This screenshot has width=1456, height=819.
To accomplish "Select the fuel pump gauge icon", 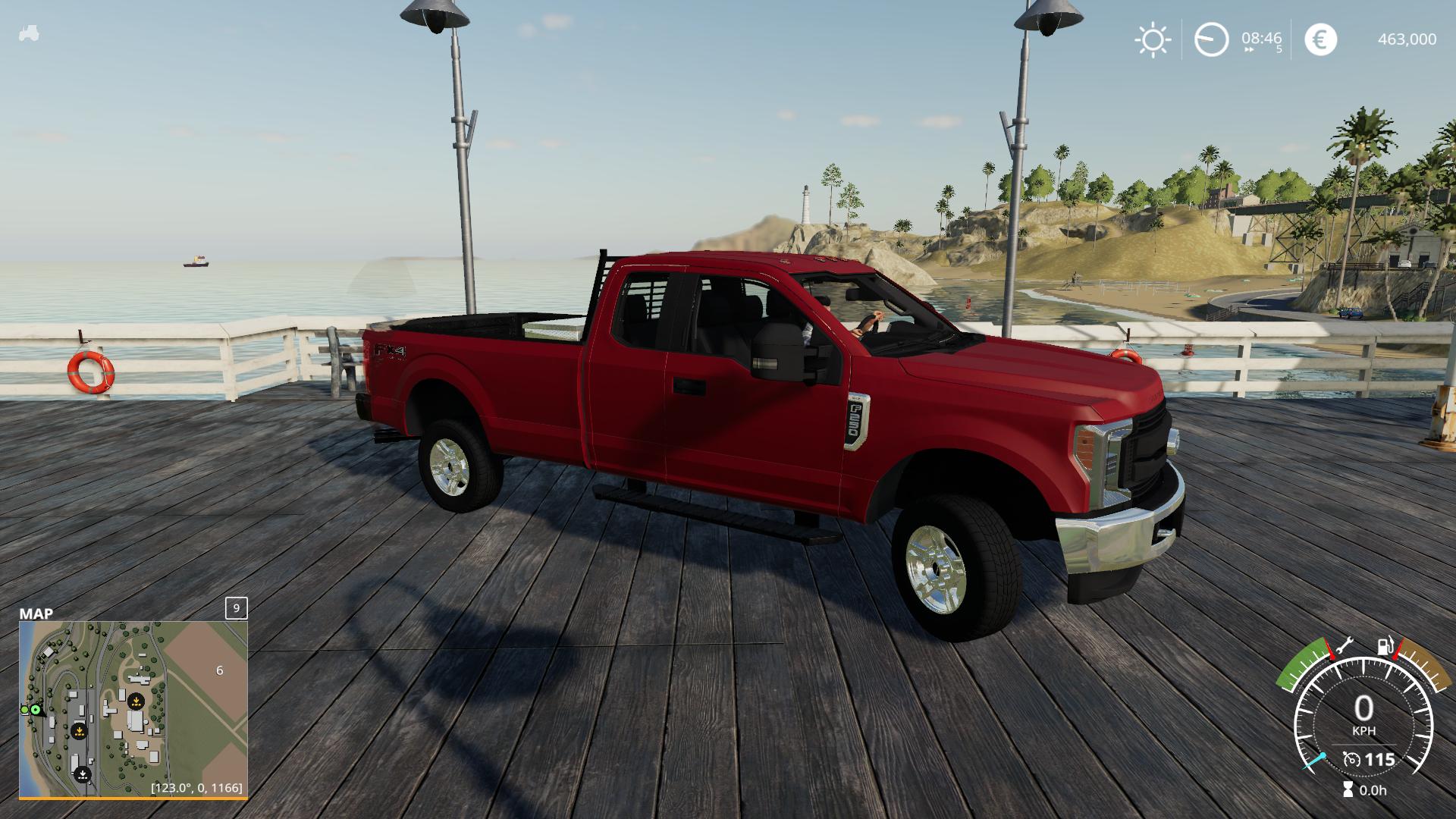I will tap(1385, 647).
